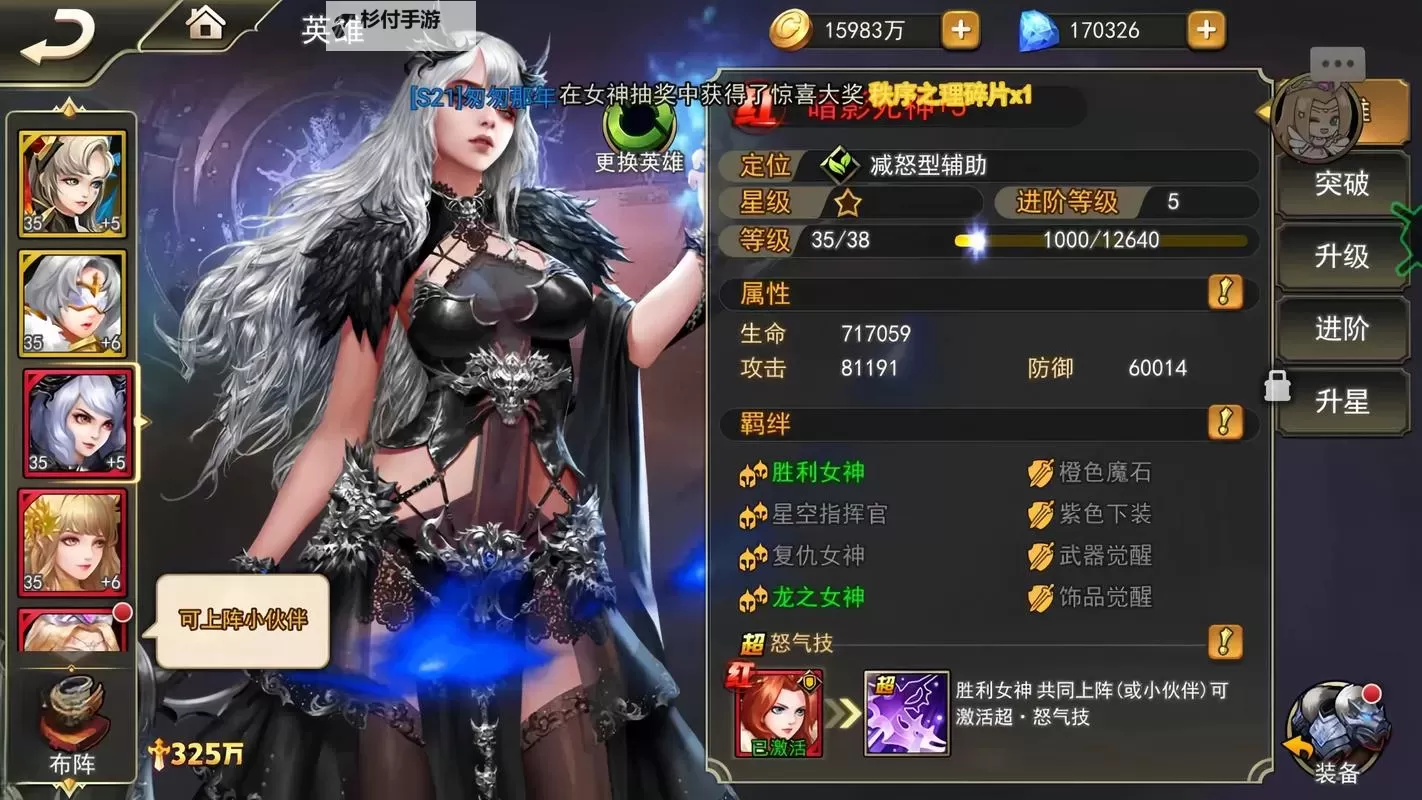
Task: Toggle the yellow indicator on the 属性 panel
Action: pos(1225,293)
